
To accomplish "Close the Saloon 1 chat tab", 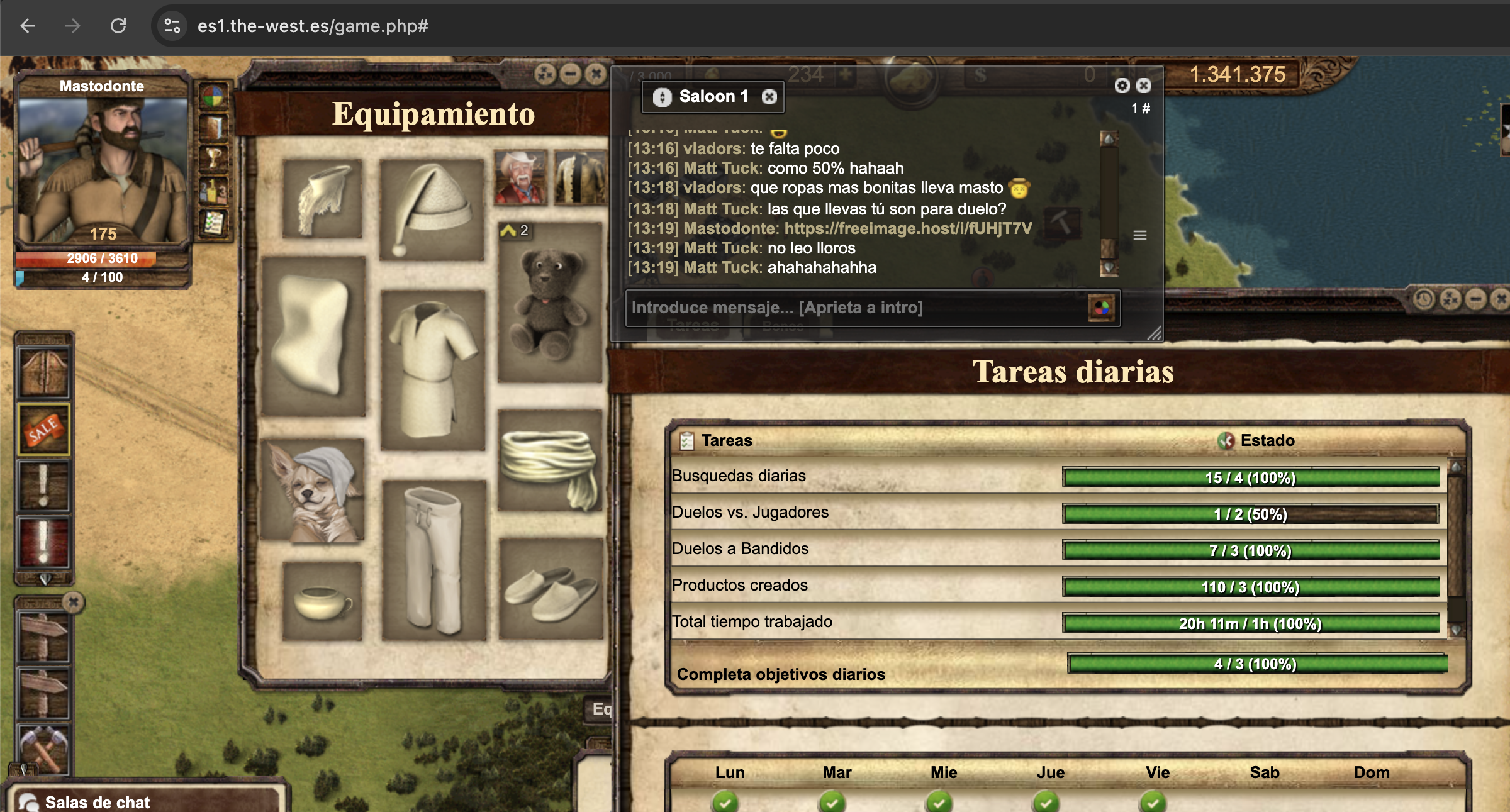I will coord(769,97).
